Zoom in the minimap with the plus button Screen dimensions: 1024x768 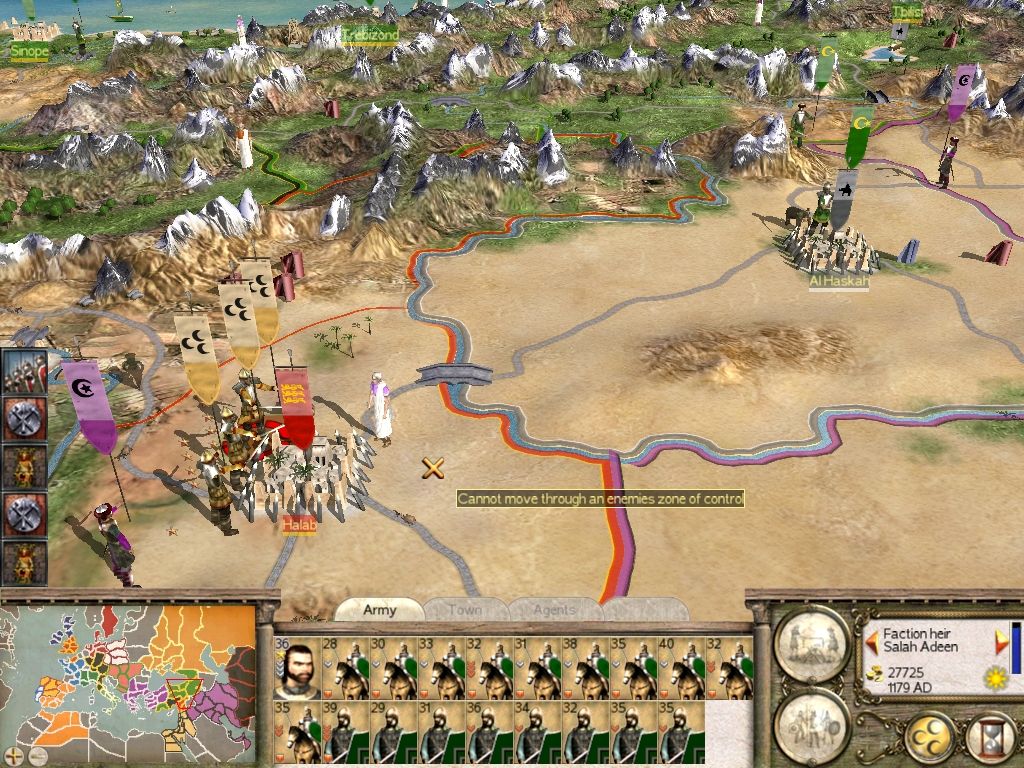pyautogui.click(x=14, y=755)
